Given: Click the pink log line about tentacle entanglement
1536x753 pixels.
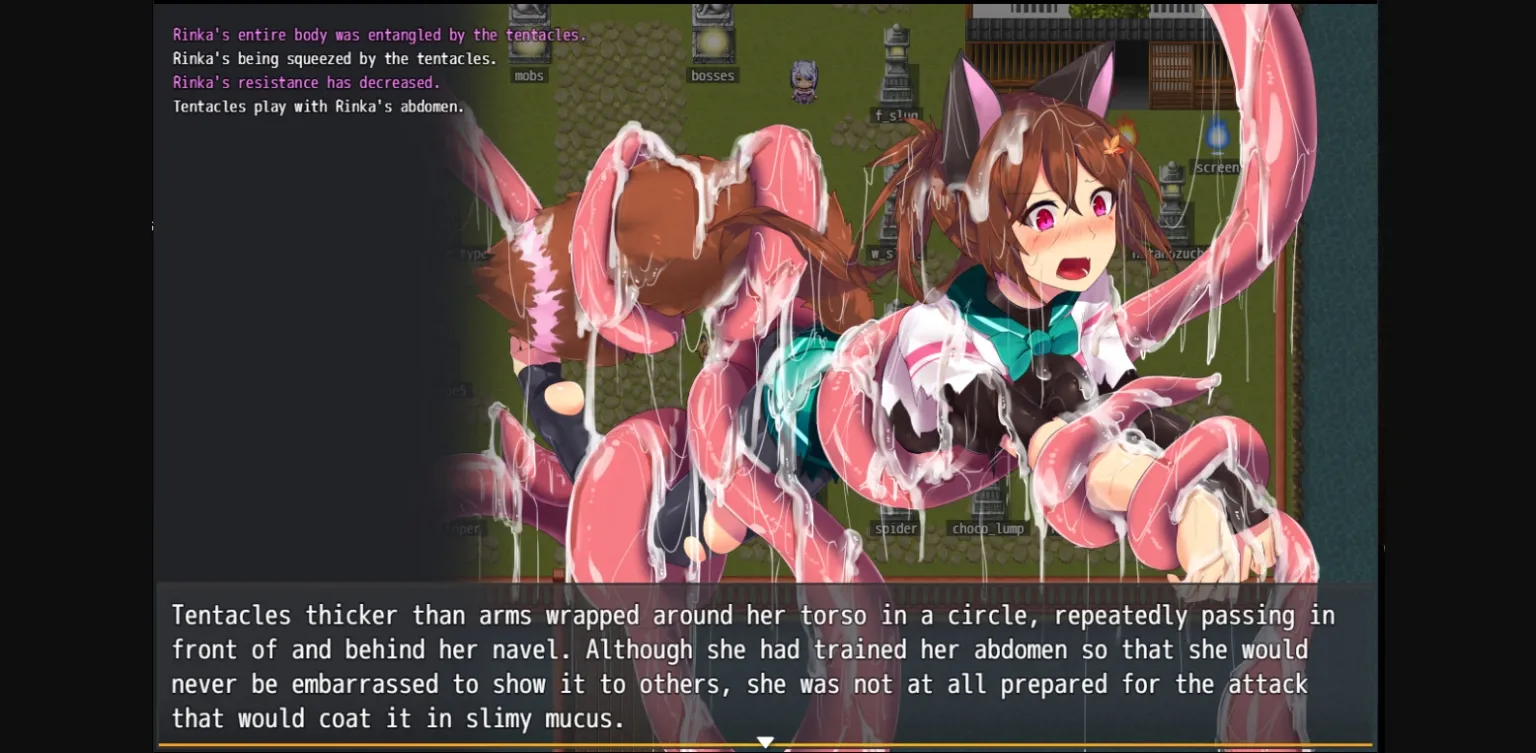Looking at the screenshot, I should [377, 34].
